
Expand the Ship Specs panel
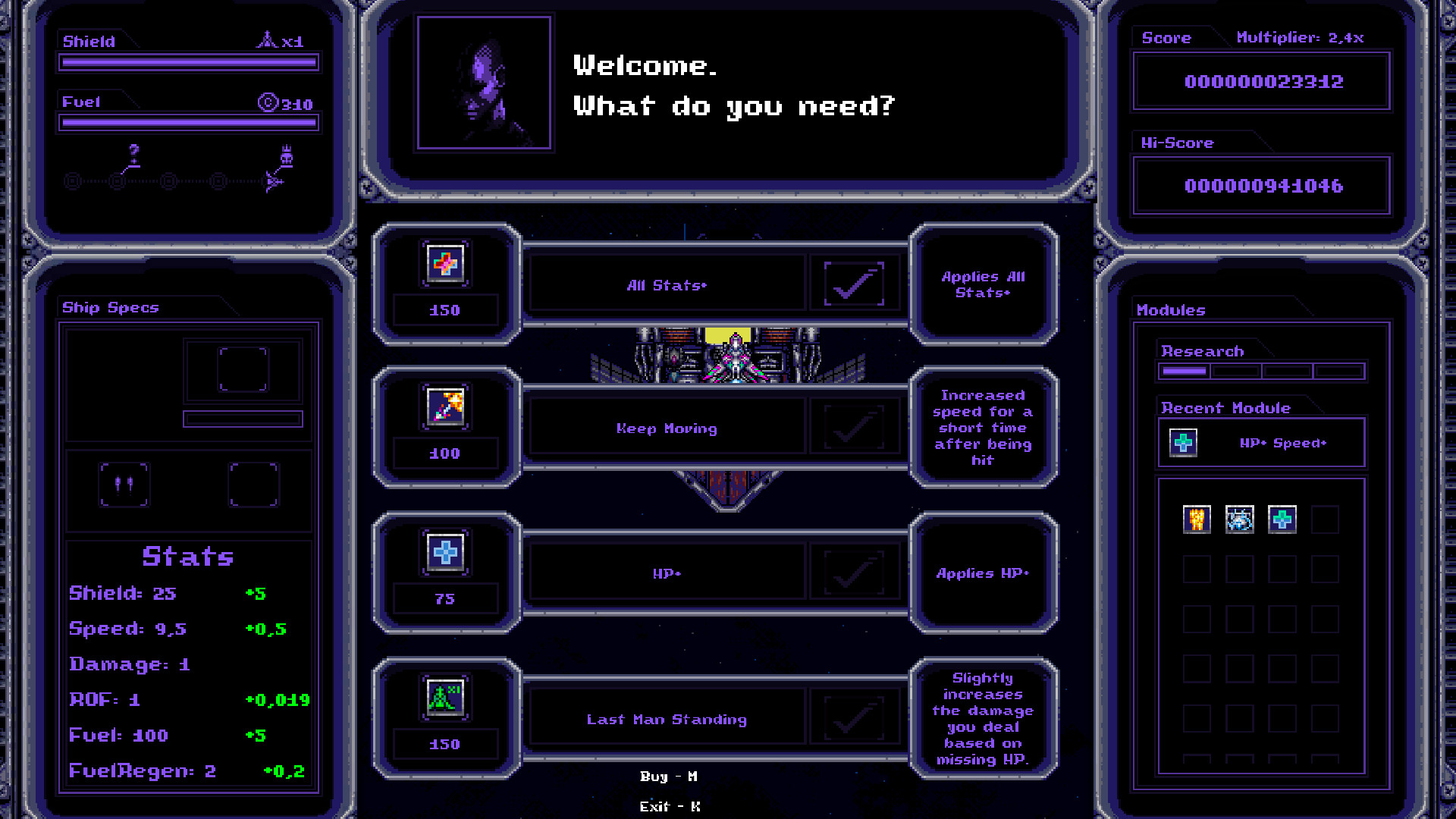point(109,307)
